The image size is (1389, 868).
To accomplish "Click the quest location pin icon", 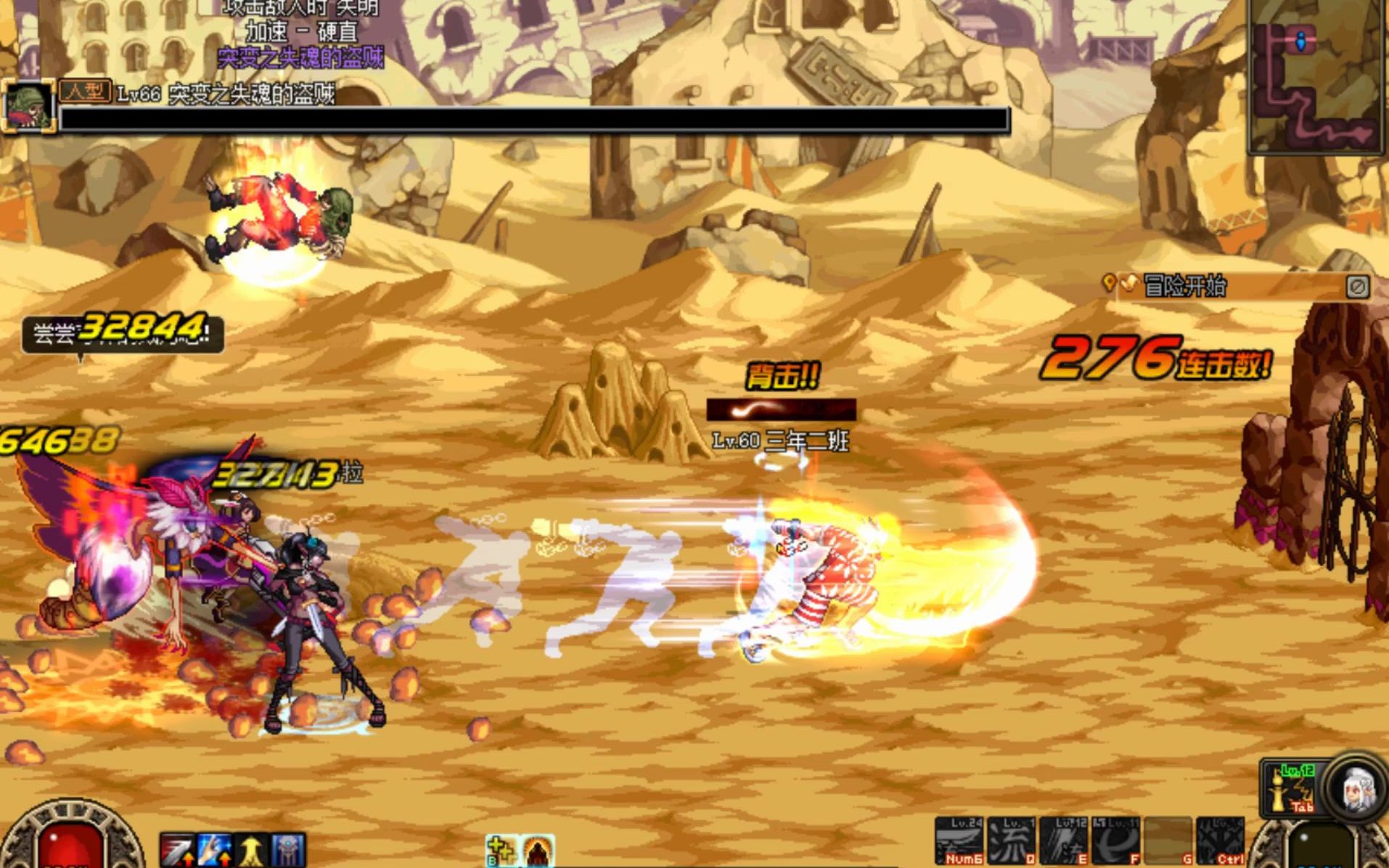I will (1108, 283).
